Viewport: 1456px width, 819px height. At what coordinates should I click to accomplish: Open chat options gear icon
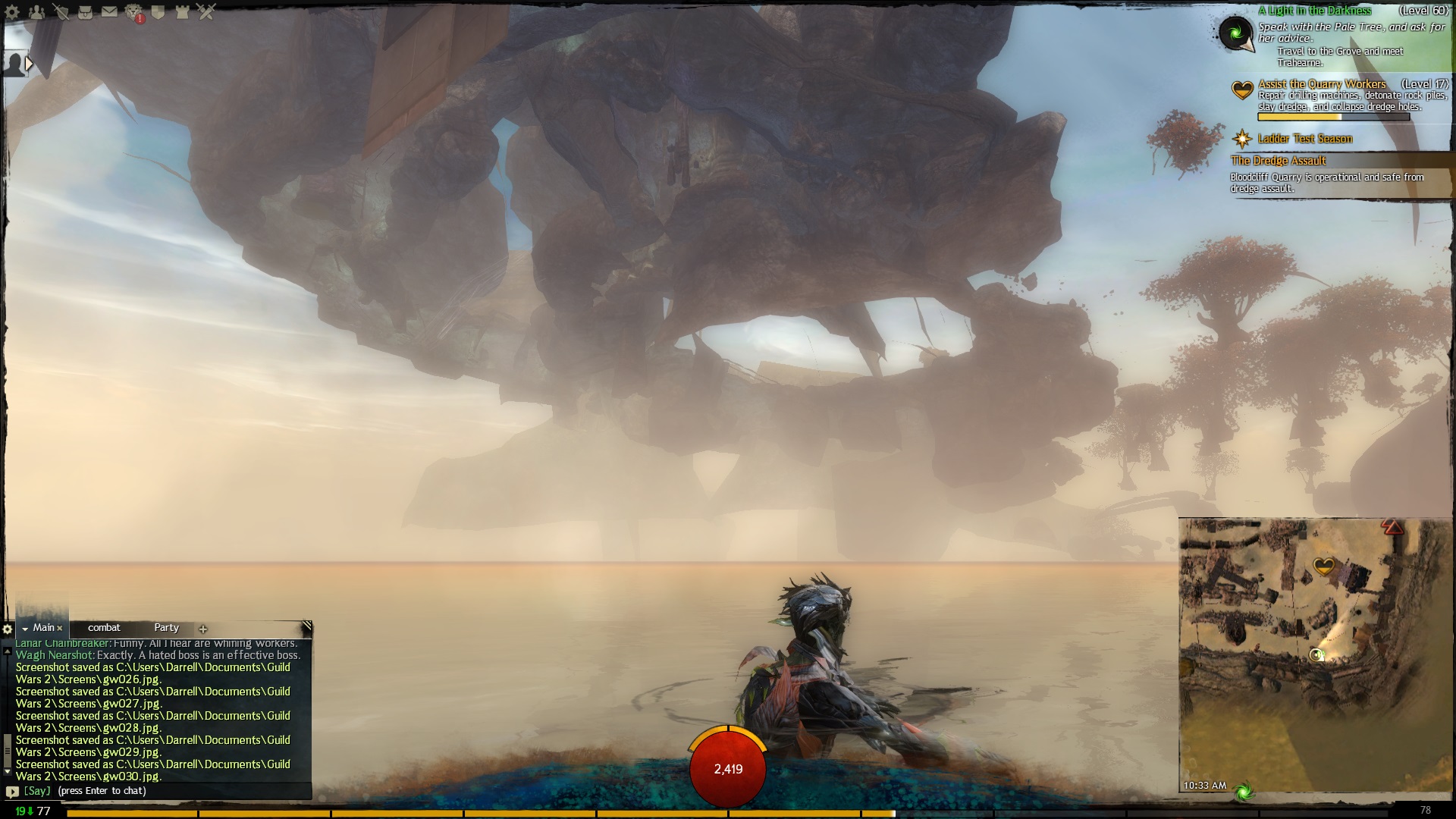8,629
